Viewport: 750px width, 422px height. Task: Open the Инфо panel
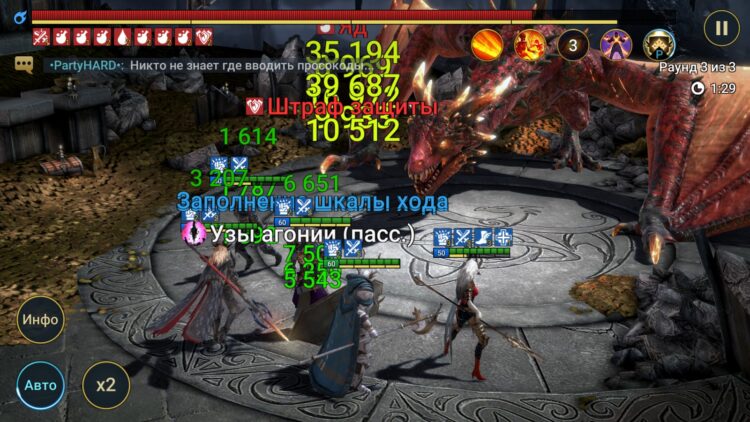(40, 320)
